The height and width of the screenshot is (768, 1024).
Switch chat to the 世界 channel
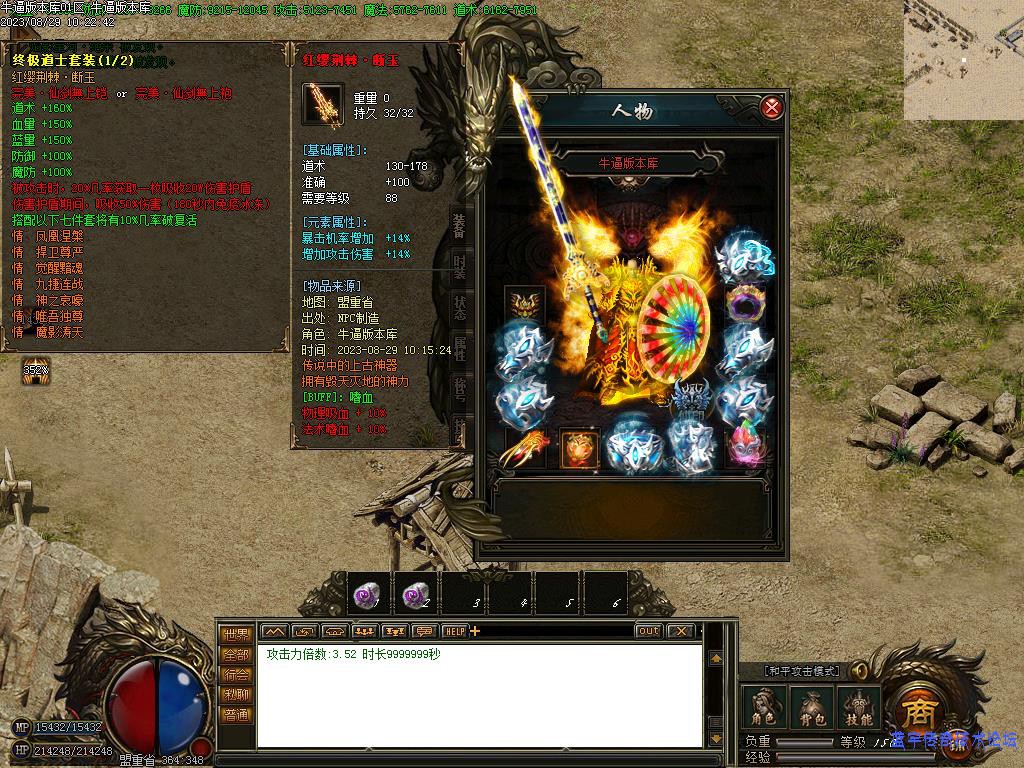(x=236, y=634)
